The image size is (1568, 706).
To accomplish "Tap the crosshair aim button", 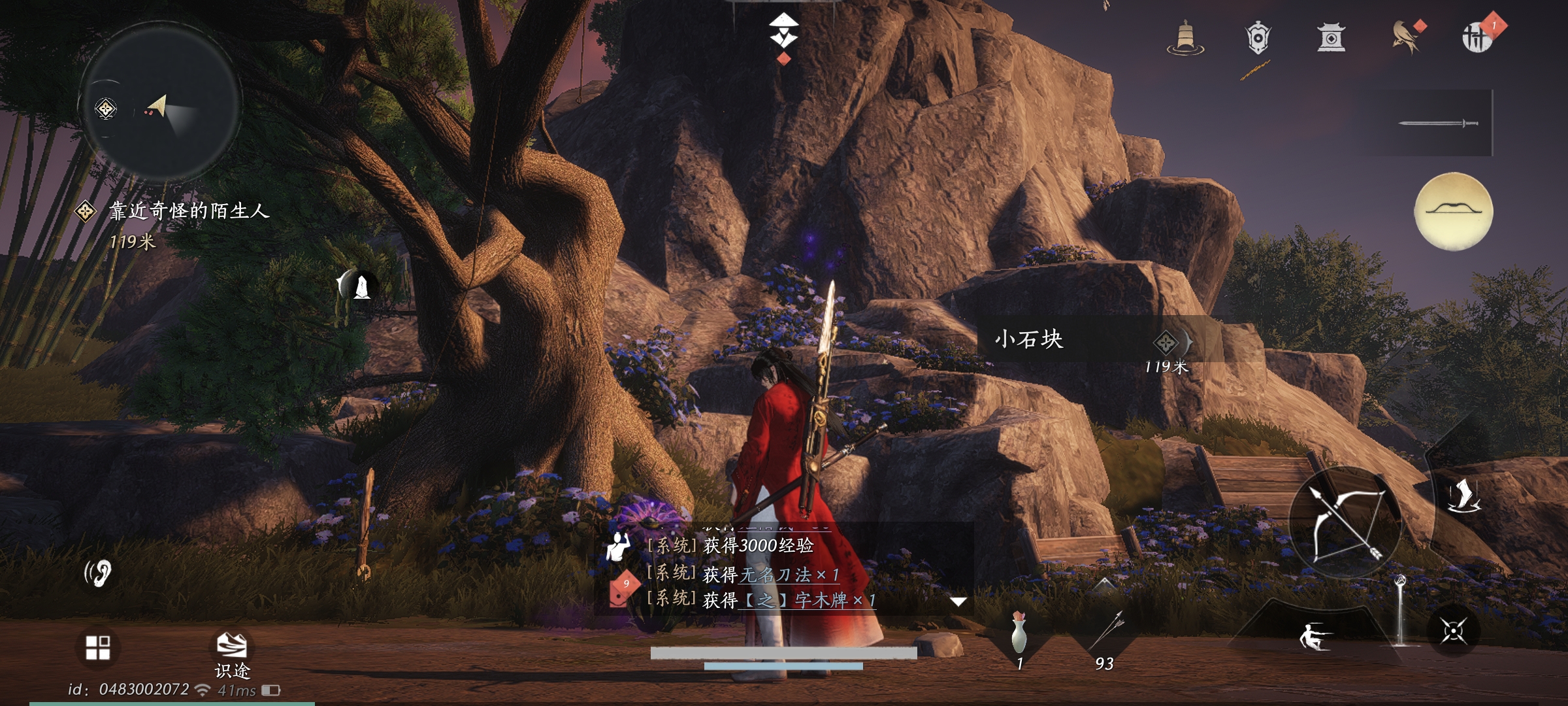I will (1453, 631).
